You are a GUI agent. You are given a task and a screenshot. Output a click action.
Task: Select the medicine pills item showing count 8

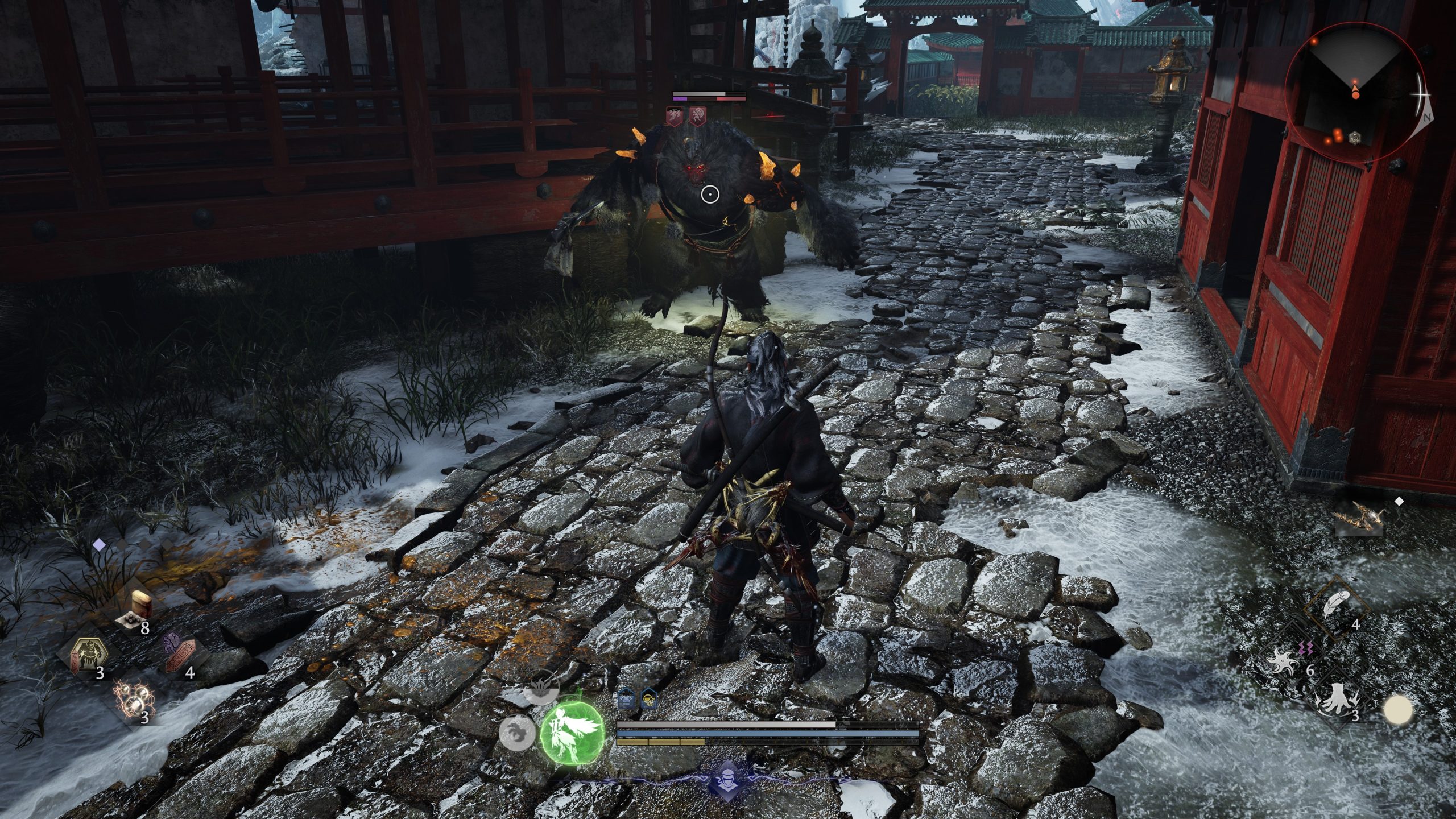tap(129, 620)
